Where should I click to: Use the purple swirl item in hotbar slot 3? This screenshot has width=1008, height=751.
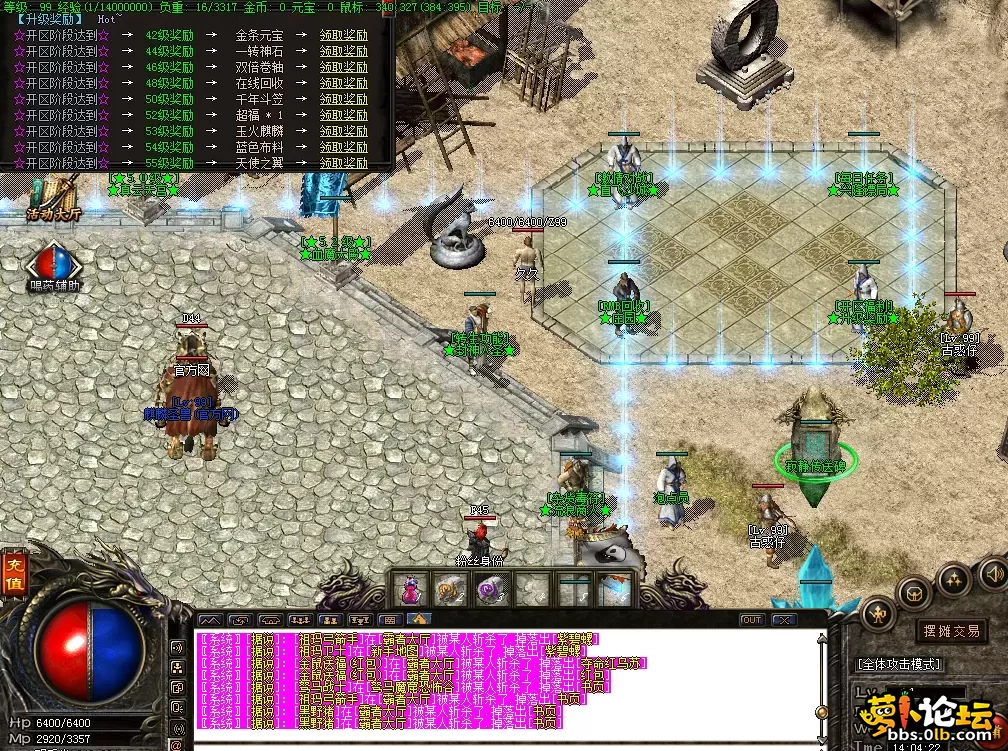pos(491,588)
